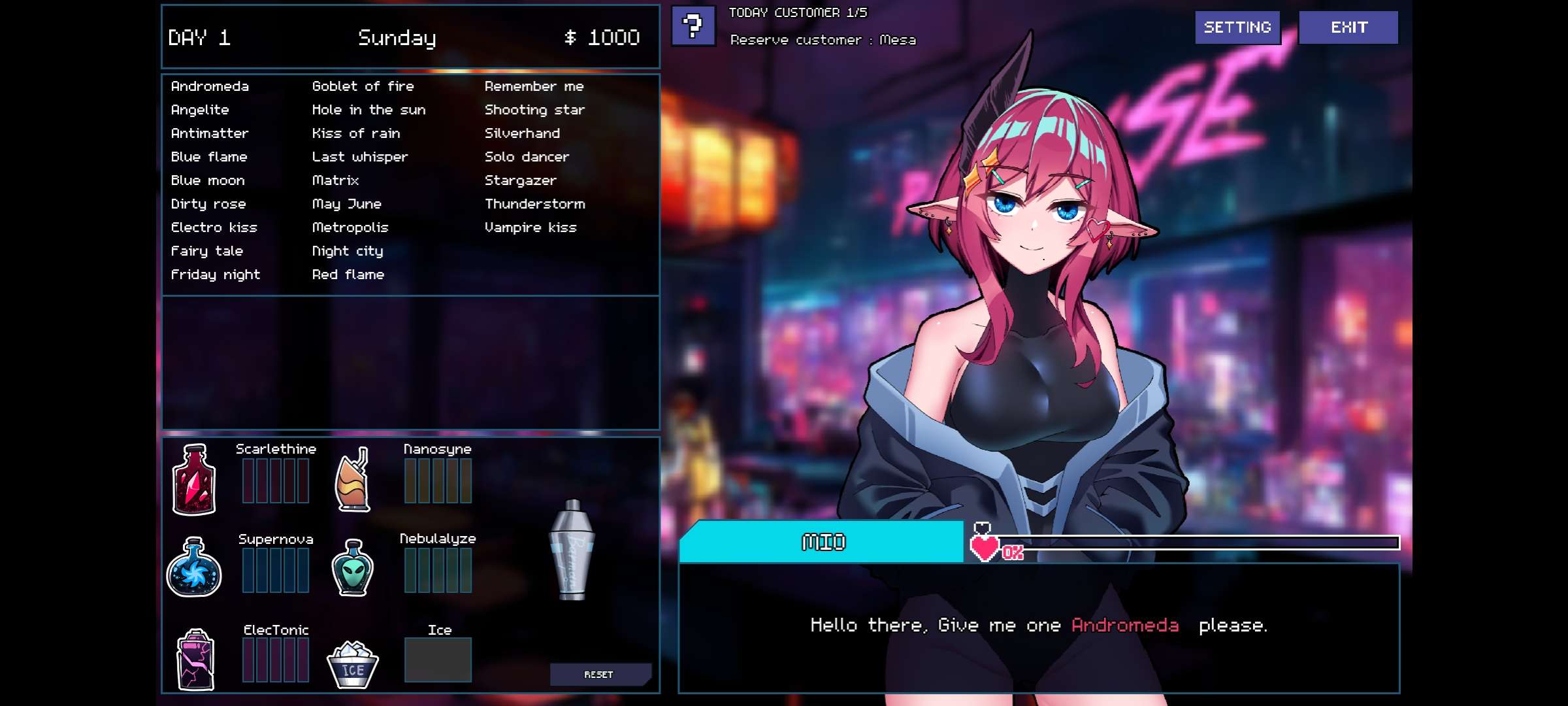Add the Nanosyne ingredient

(x=353, y=480)
